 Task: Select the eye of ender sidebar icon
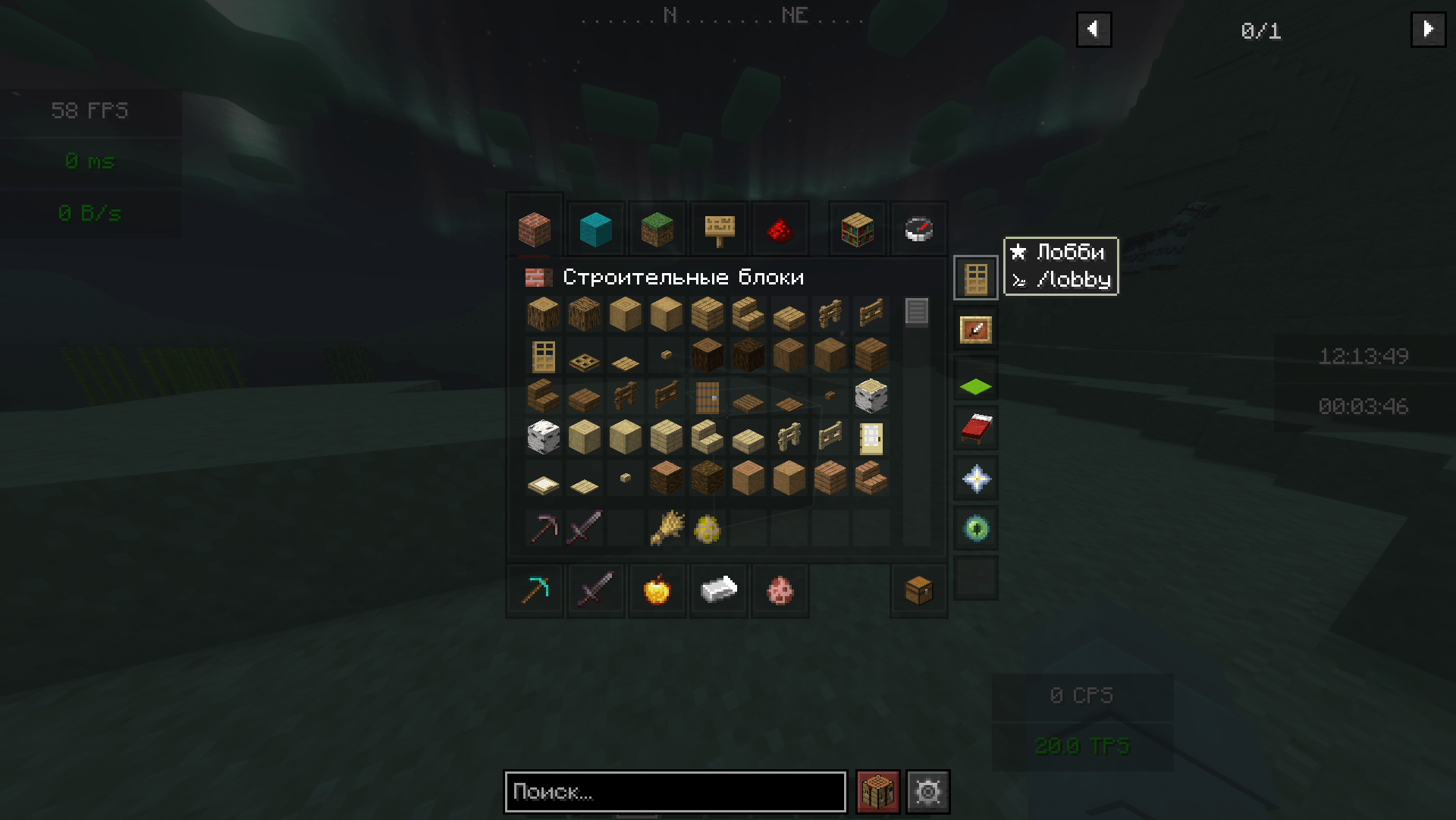click(975, 528)
